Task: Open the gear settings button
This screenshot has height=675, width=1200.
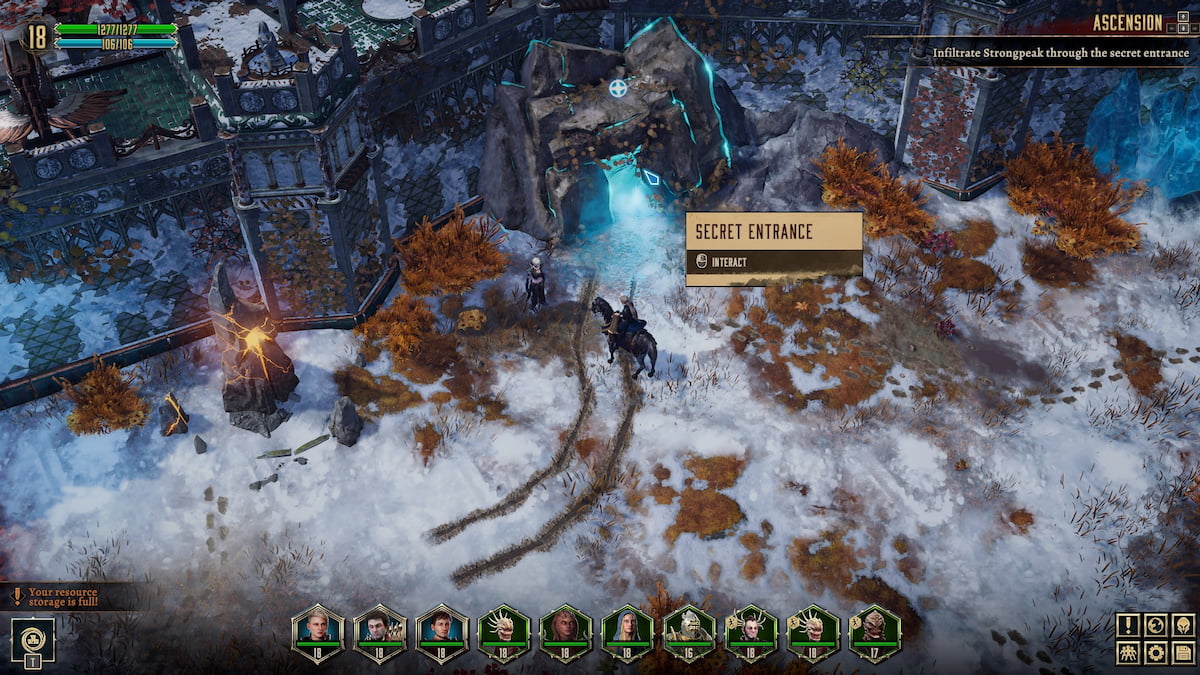Action: (1156, 653)
